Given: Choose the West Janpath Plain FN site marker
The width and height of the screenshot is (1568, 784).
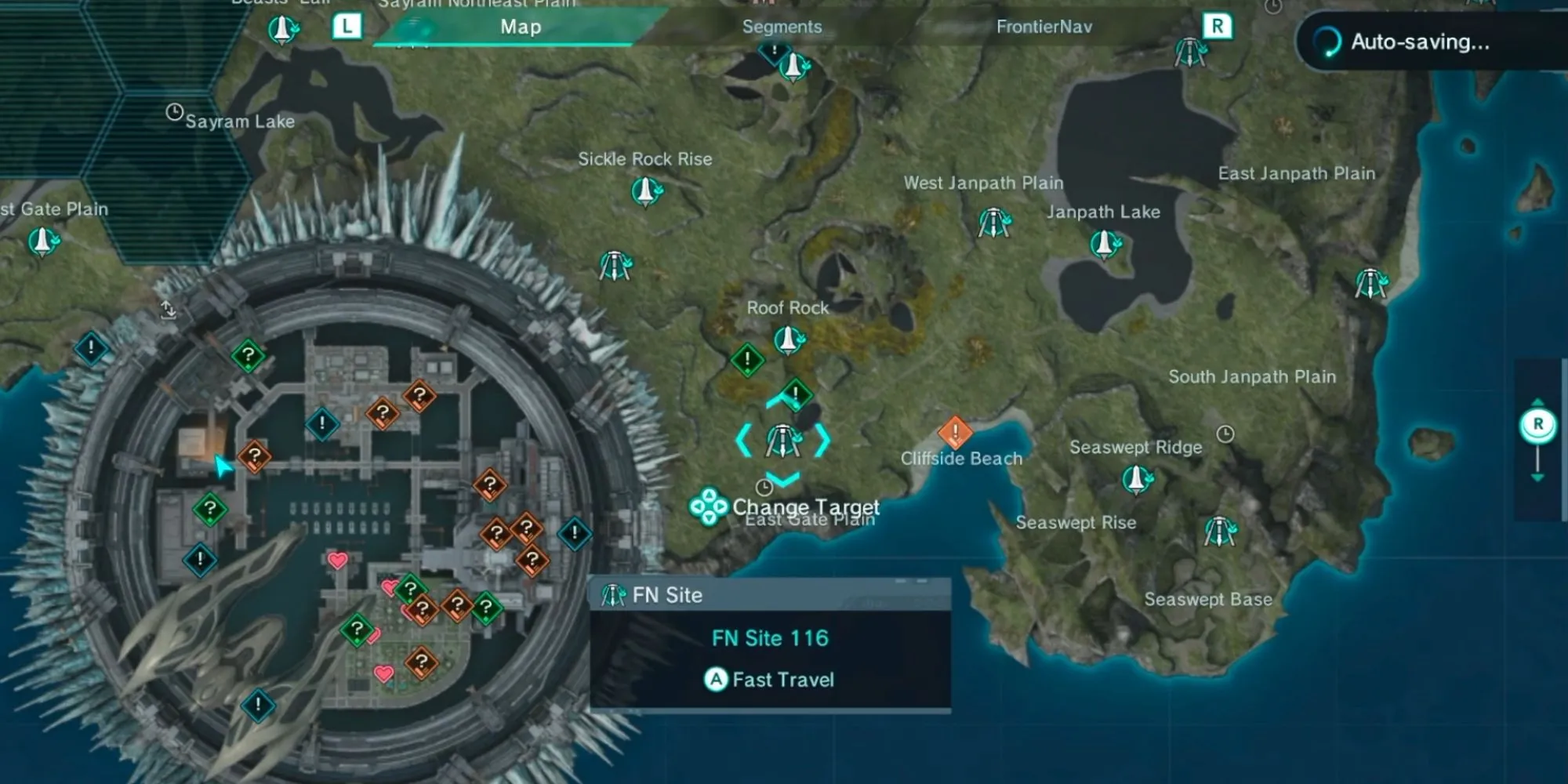Looking at the screenshot, I should tap(993, 223).
